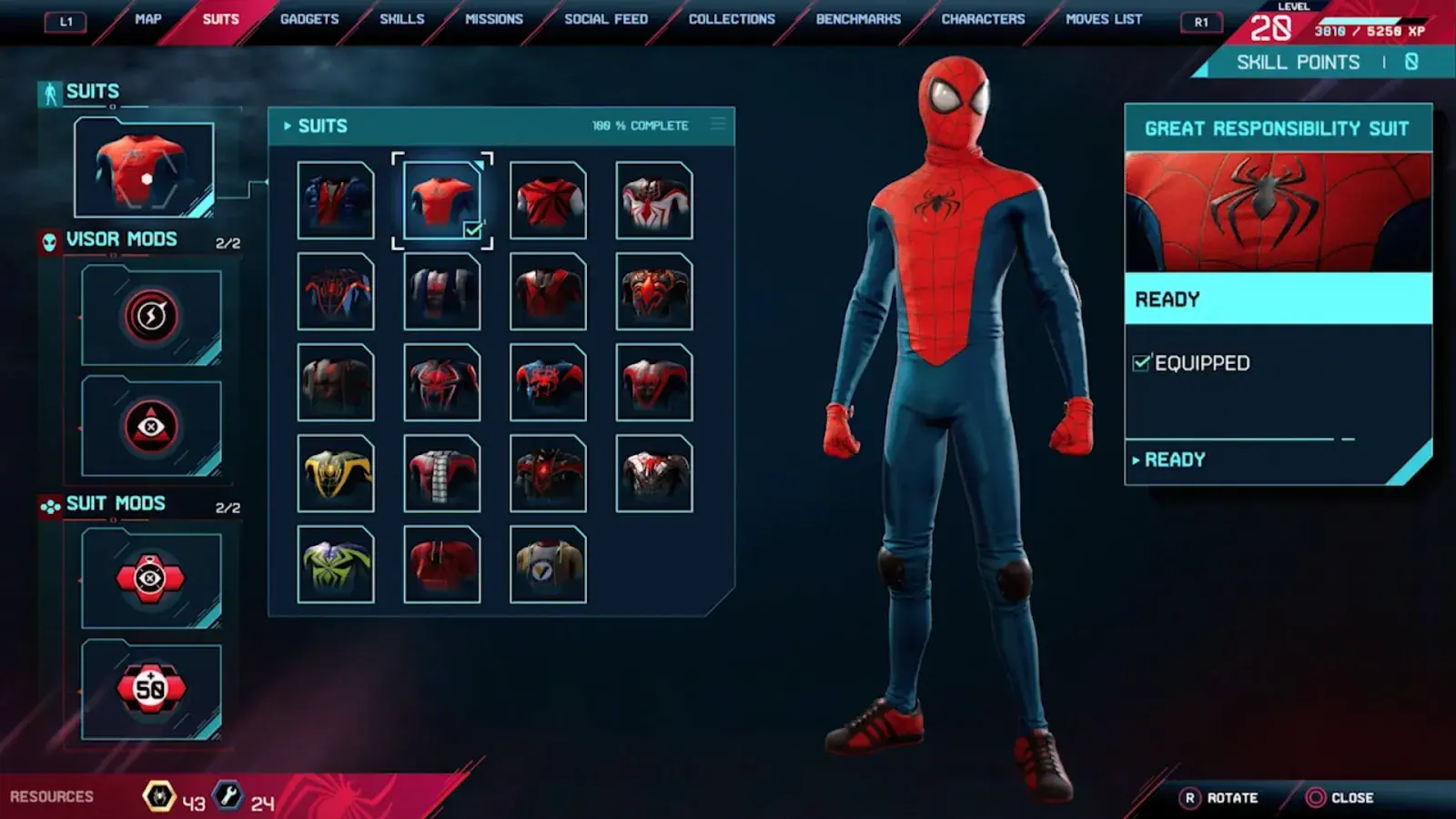View the Characters tab
This screenshot has height=819, width=1456.
click(983, 19)
